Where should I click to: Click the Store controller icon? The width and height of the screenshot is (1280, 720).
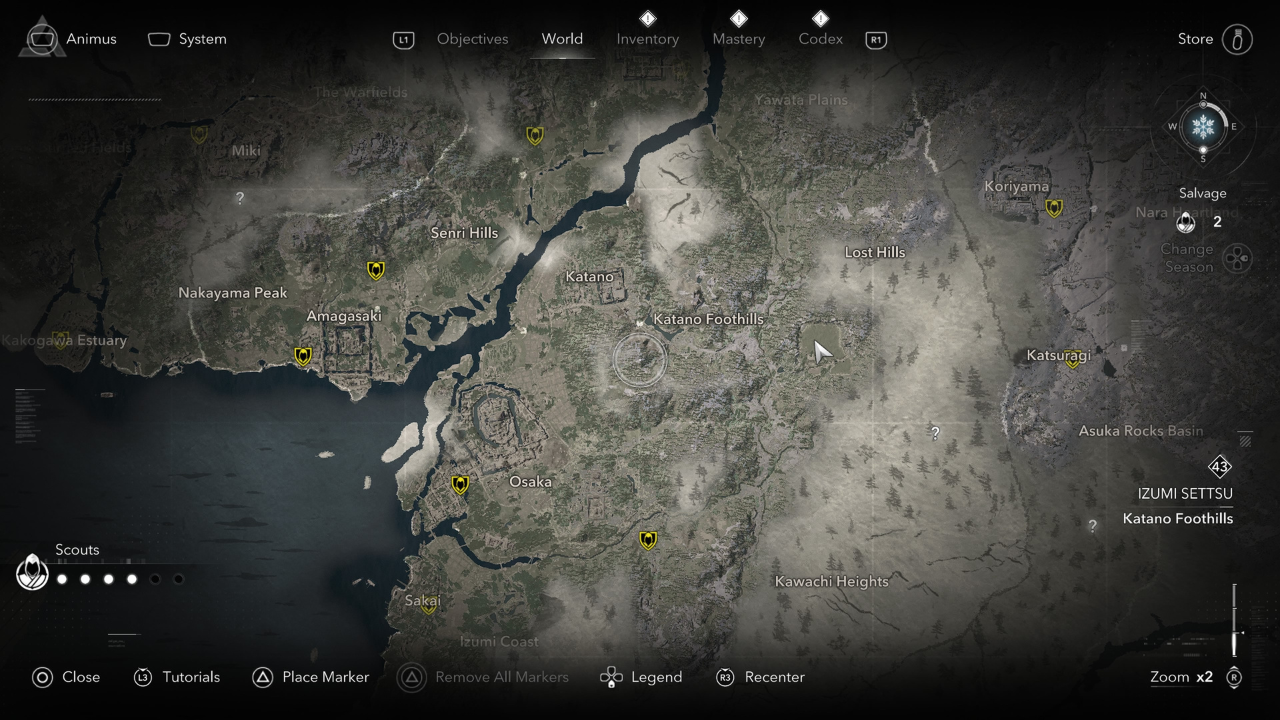pos(1238,39)
